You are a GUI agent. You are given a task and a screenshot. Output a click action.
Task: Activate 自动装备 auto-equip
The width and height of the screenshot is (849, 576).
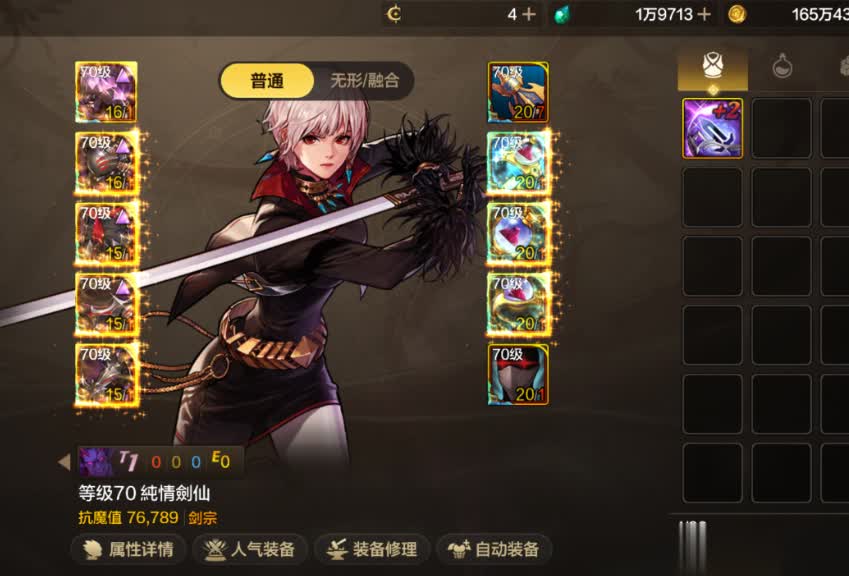tap(494, 549)
